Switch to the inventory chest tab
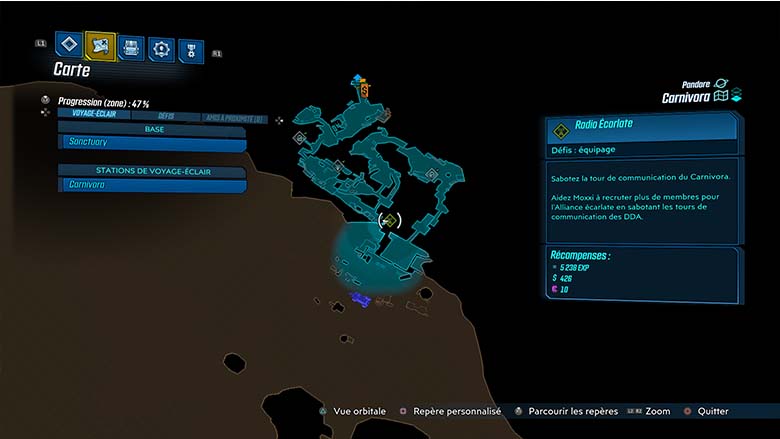The image size is (780, 439). [x=131, y=47]
